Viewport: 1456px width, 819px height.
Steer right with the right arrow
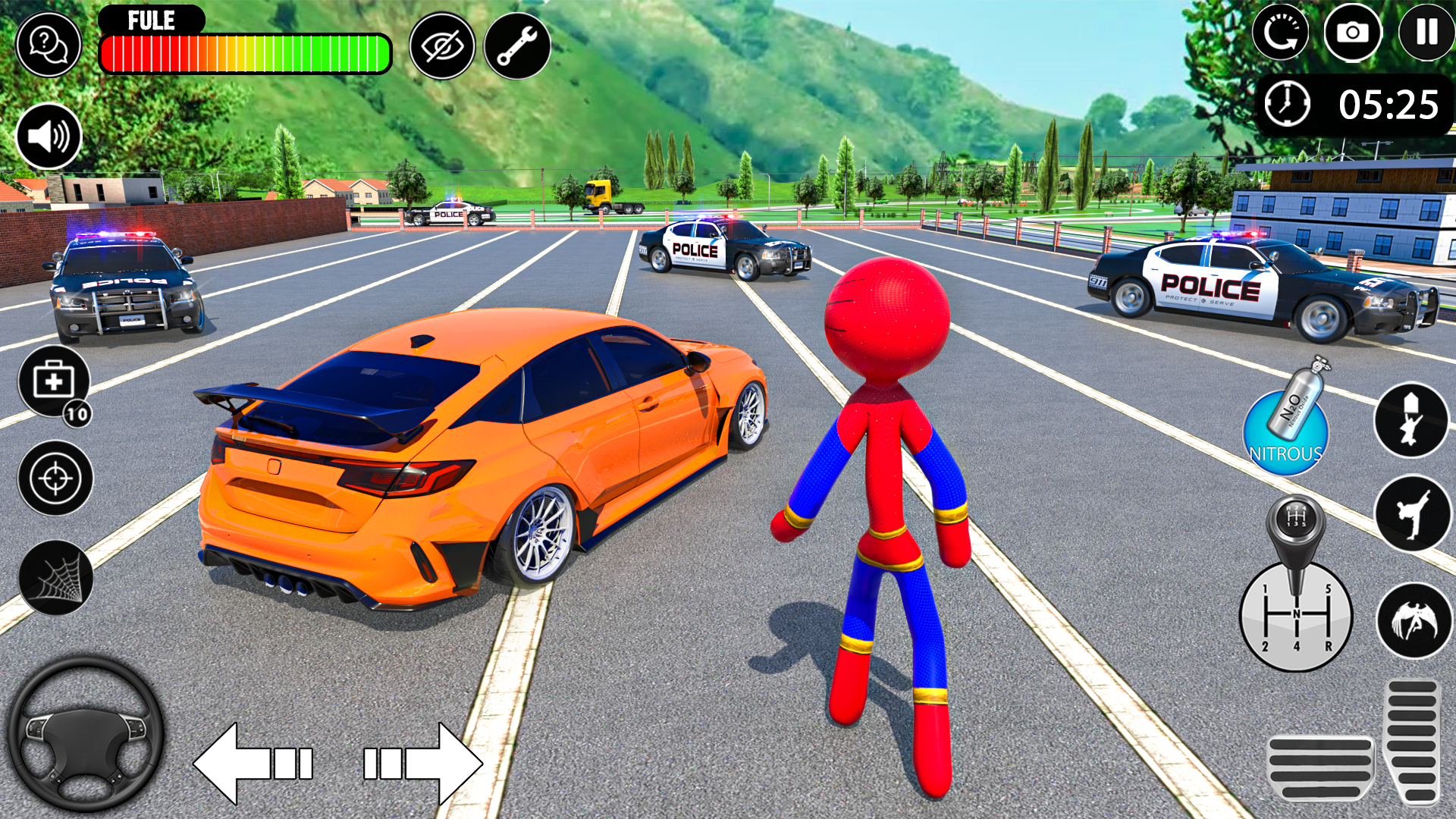[x=422, y=763]
